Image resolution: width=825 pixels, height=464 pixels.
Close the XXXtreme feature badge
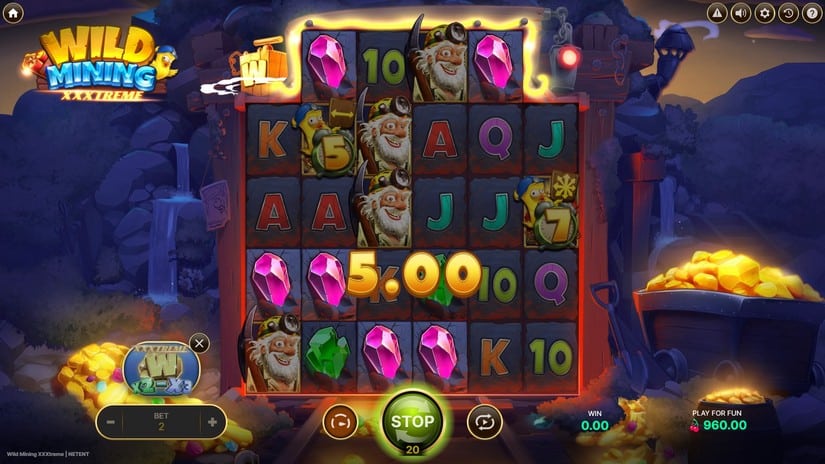click(199, 343)
